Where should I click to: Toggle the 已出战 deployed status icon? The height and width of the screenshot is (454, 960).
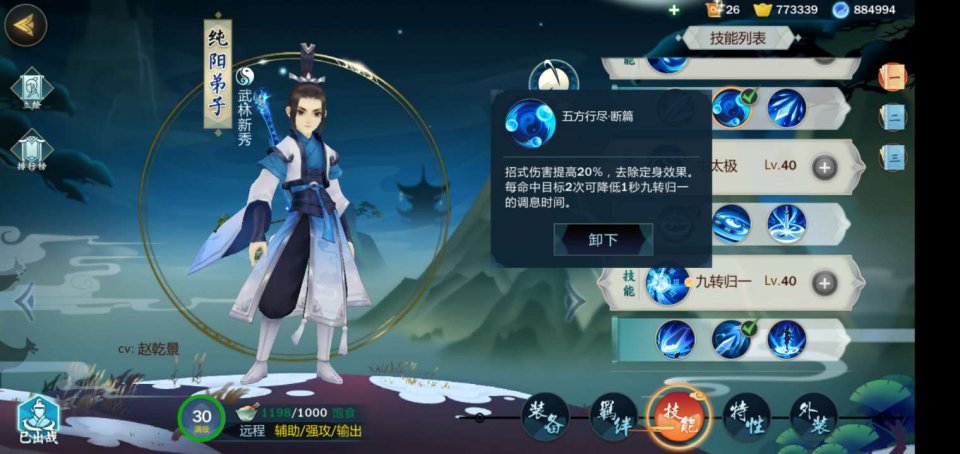coord(37,420)
